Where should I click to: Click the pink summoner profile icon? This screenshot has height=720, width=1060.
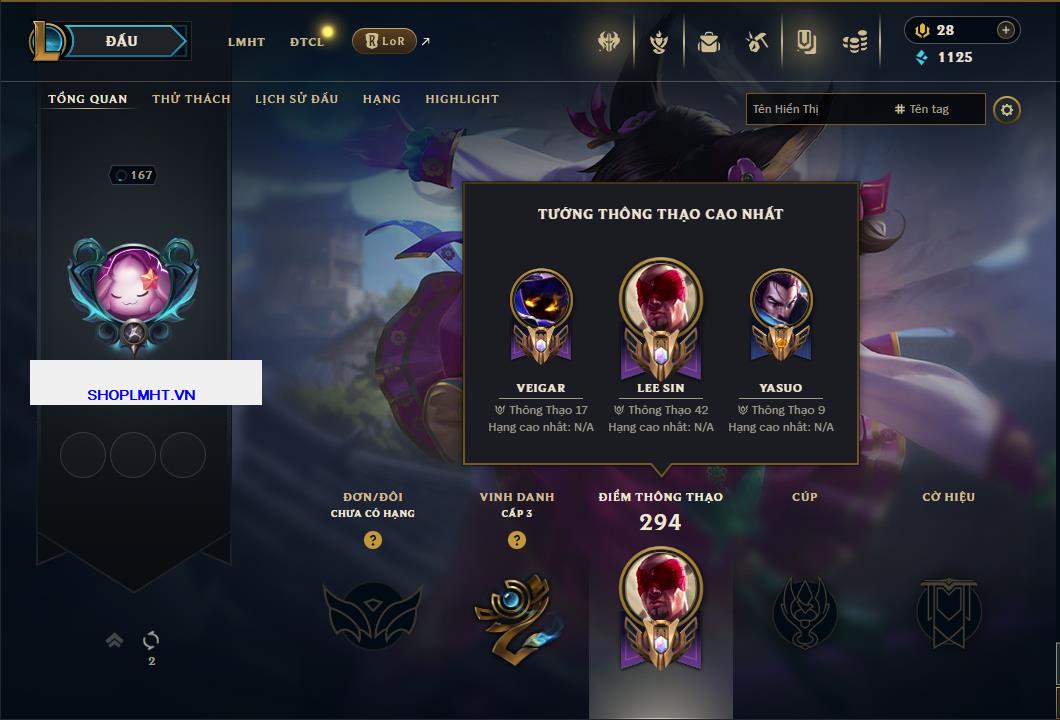point(133,285)
